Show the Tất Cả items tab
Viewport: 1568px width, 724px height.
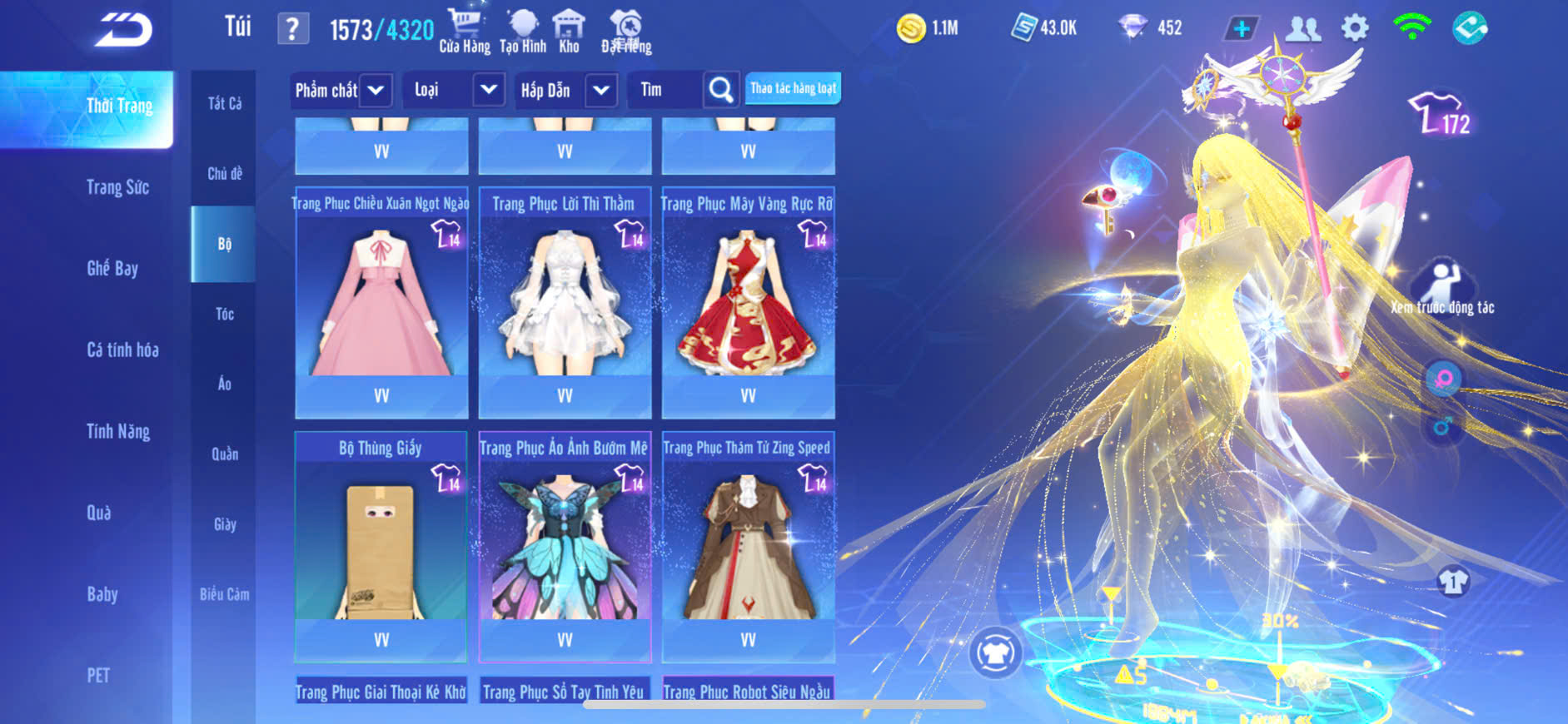pyautogui.click(x=224, y=103)
